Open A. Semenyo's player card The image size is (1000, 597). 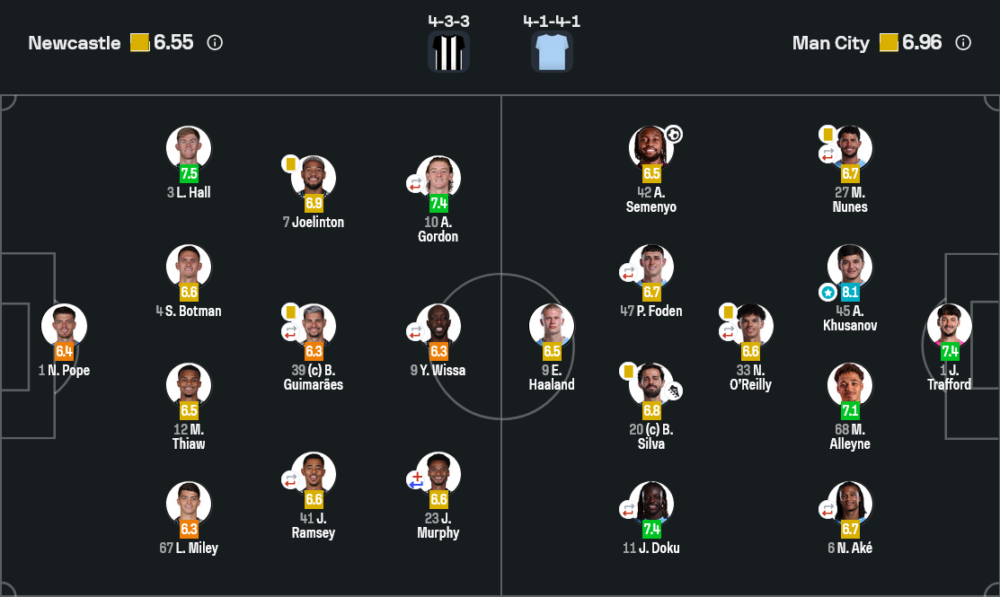(651, 147)
